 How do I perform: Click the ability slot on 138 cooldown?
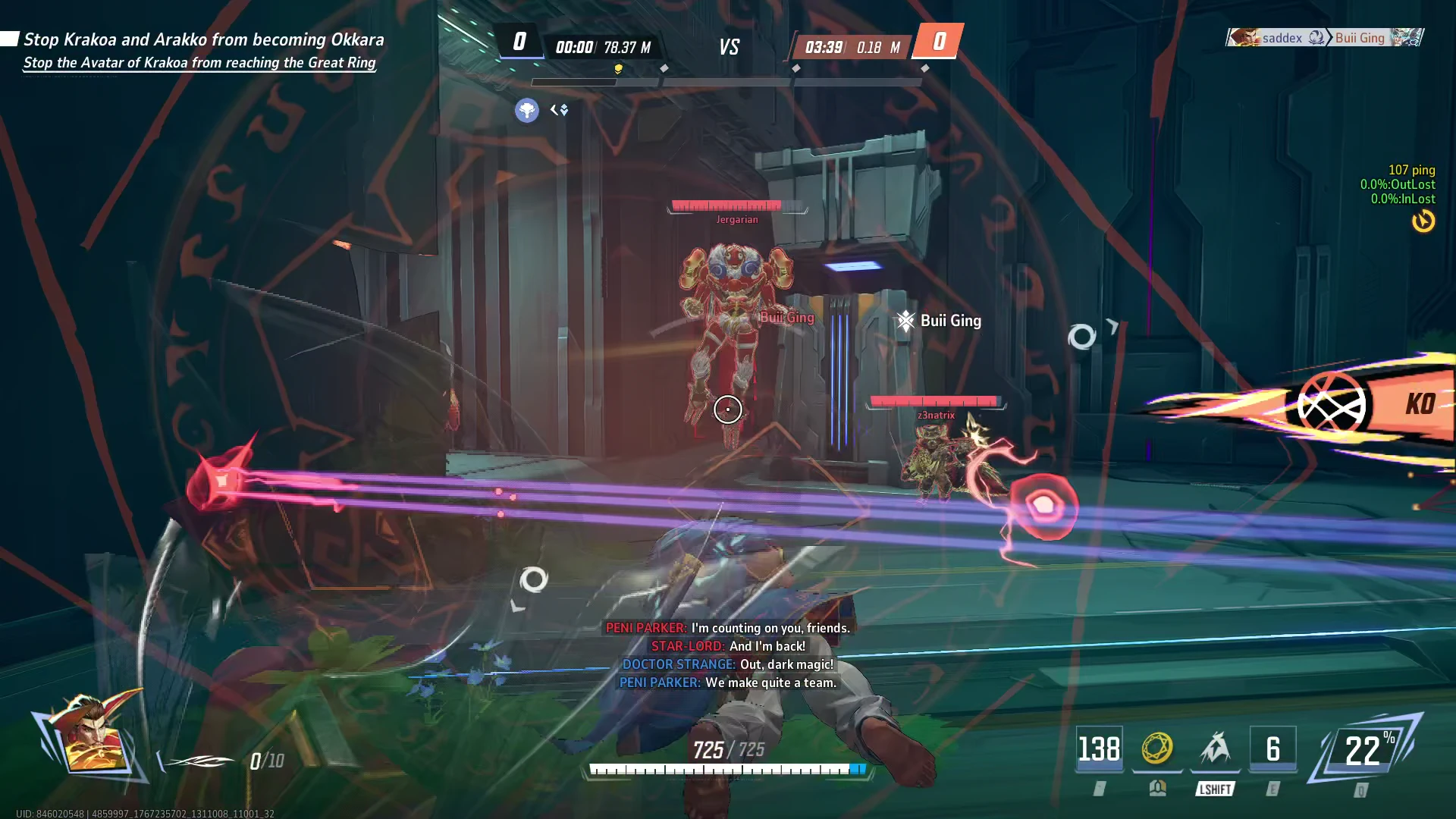(x=1099, y=749)
